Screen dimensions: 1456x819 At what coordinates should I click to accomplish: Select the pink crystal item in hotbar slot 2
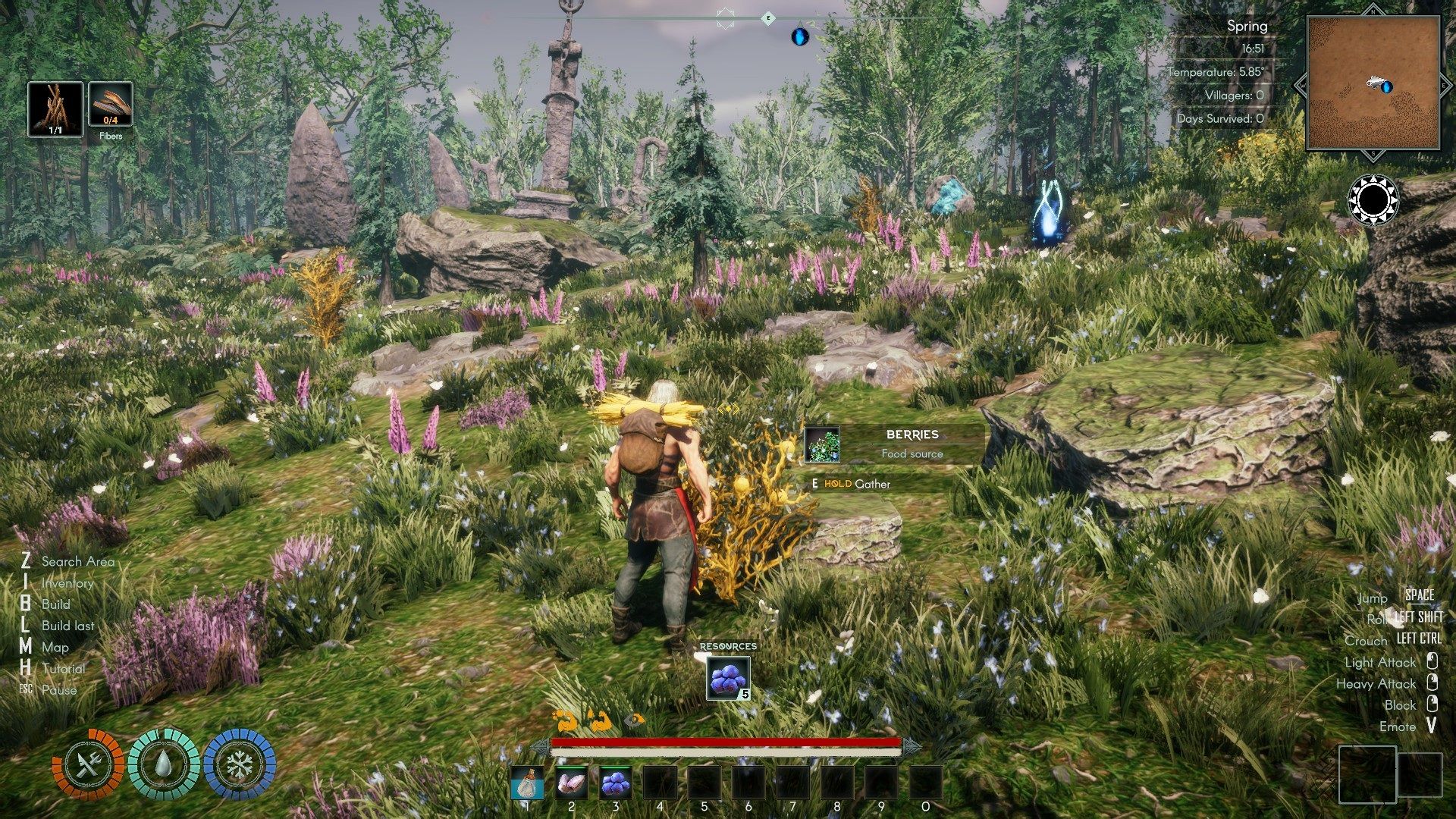[x=571, y=783]
